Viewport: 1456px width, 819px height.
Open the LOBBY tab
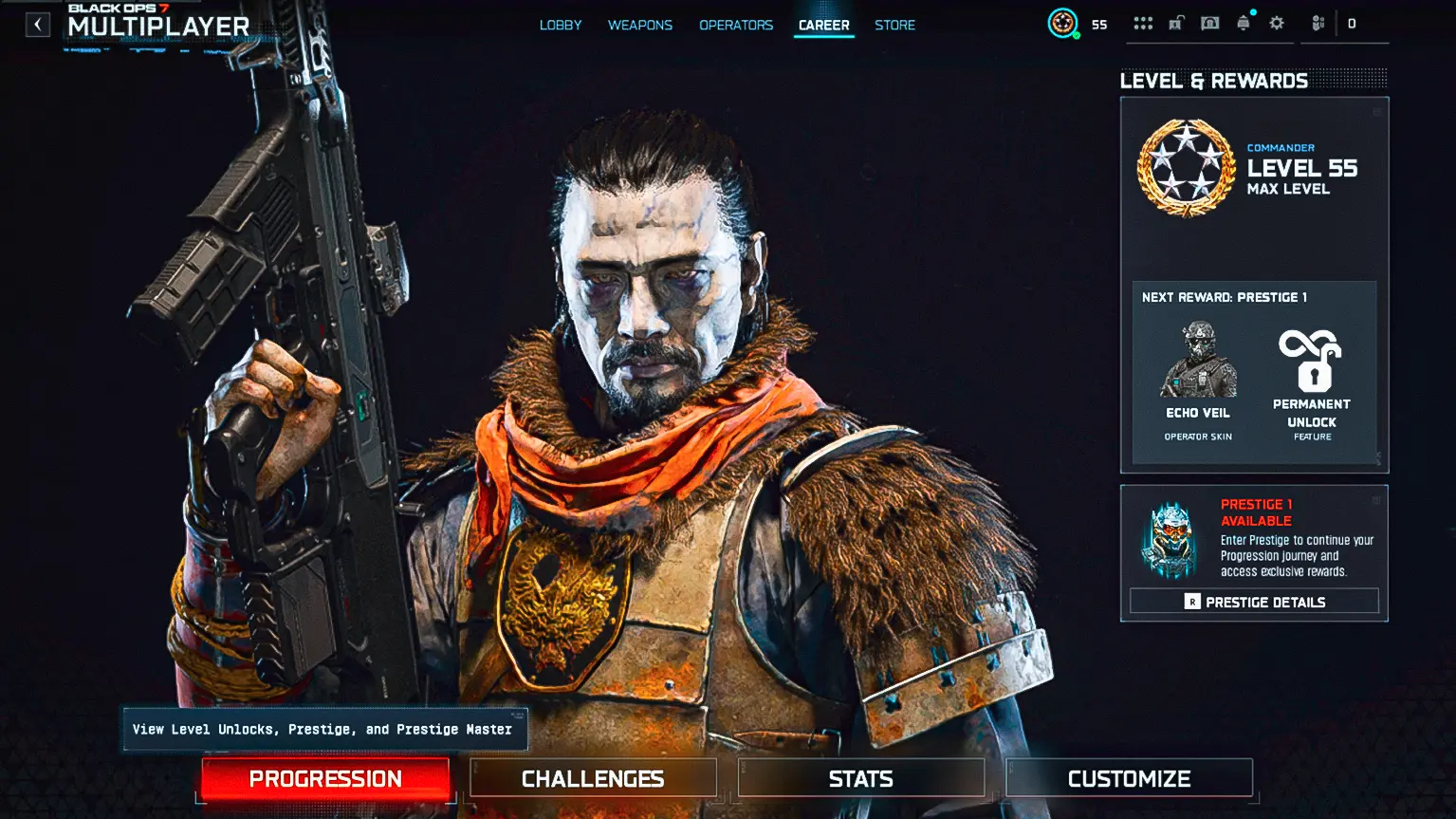click(x=561, y=25)
